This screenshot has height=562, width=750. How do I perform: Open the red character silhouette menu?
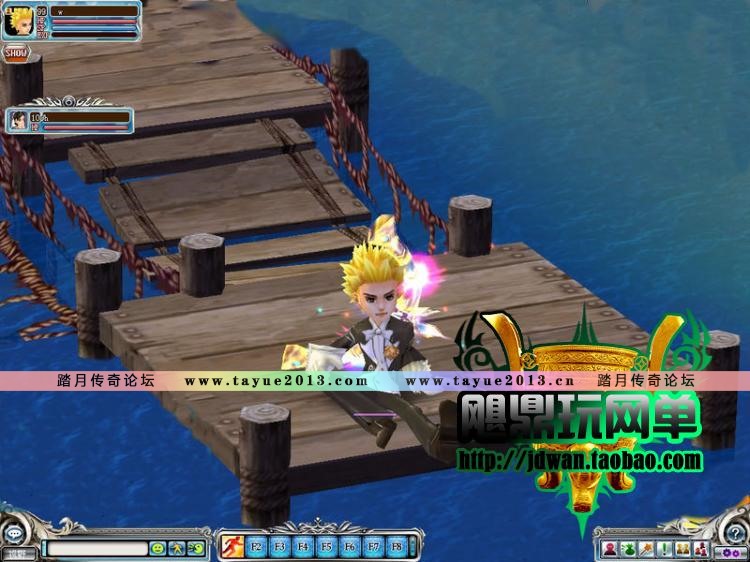(609, 549)
